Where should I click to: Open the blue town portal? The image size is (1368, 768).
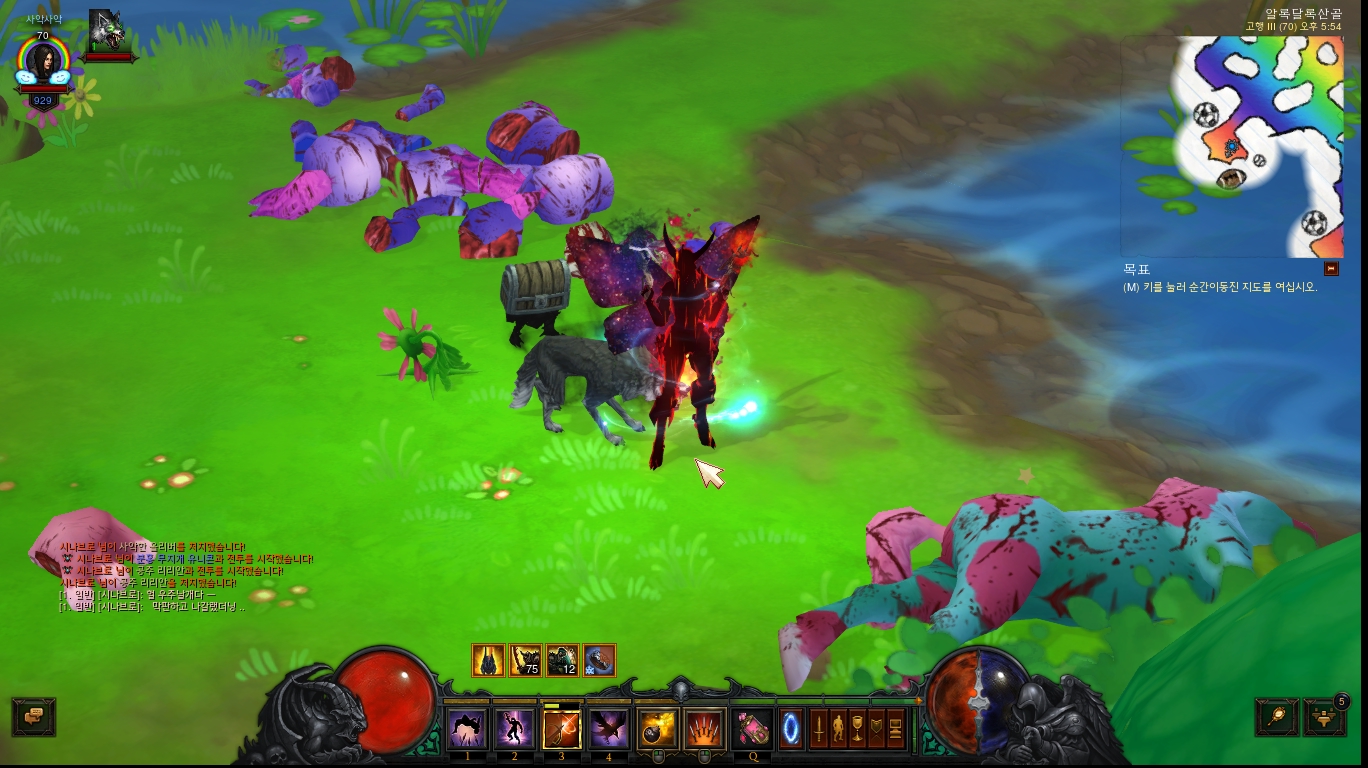(x=791, y=727)
